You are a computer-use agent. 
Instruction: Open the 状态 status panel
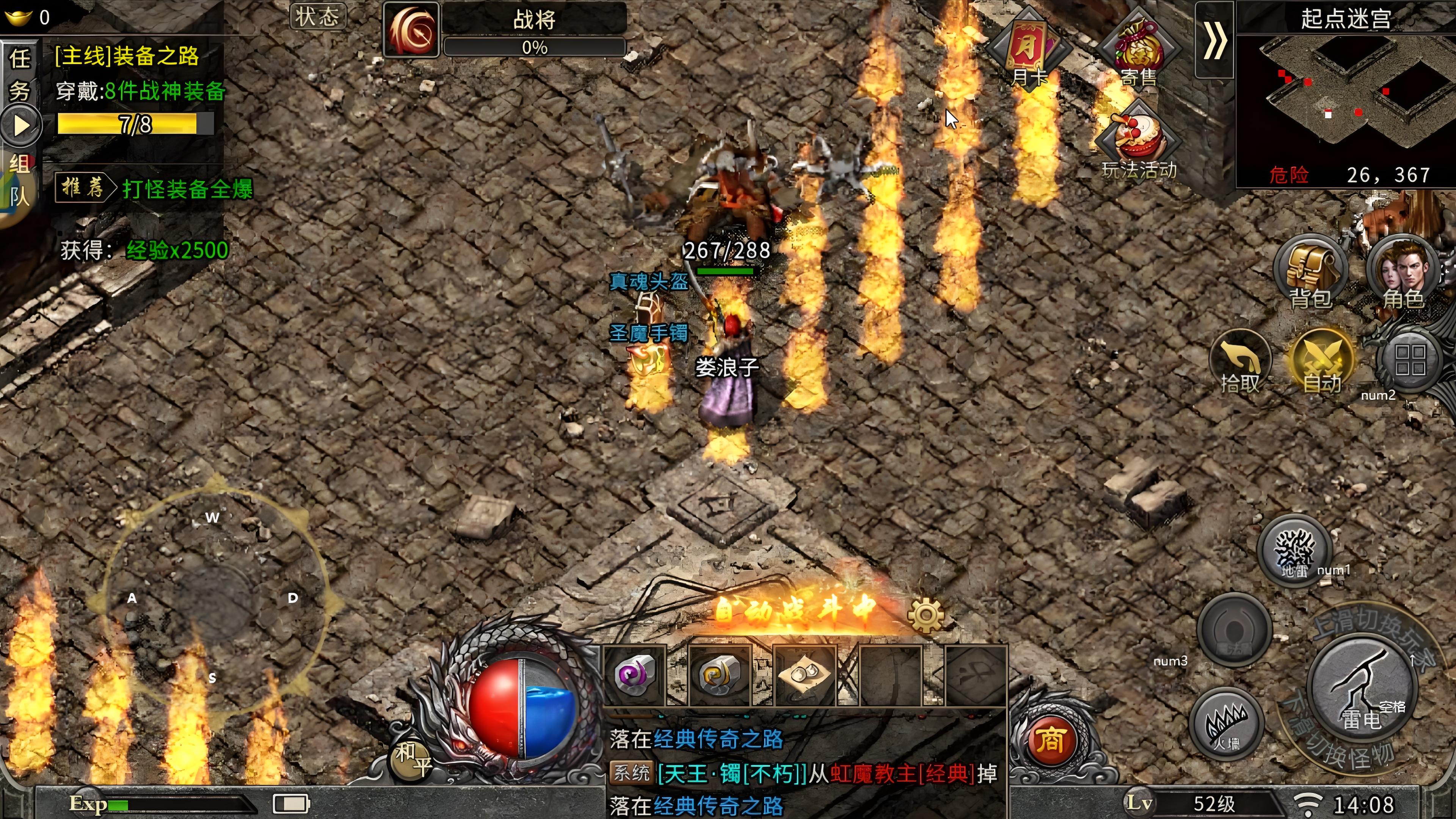[318, 17]
